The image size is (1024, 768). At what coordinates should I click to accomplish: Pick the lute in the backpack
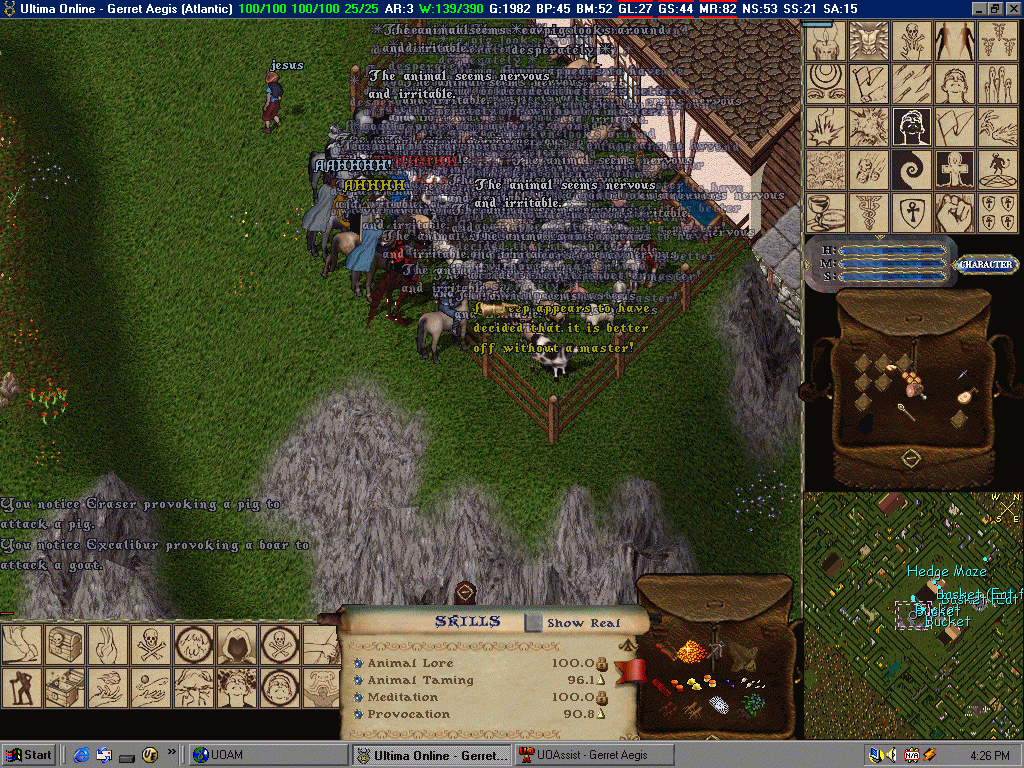point(966,395)
